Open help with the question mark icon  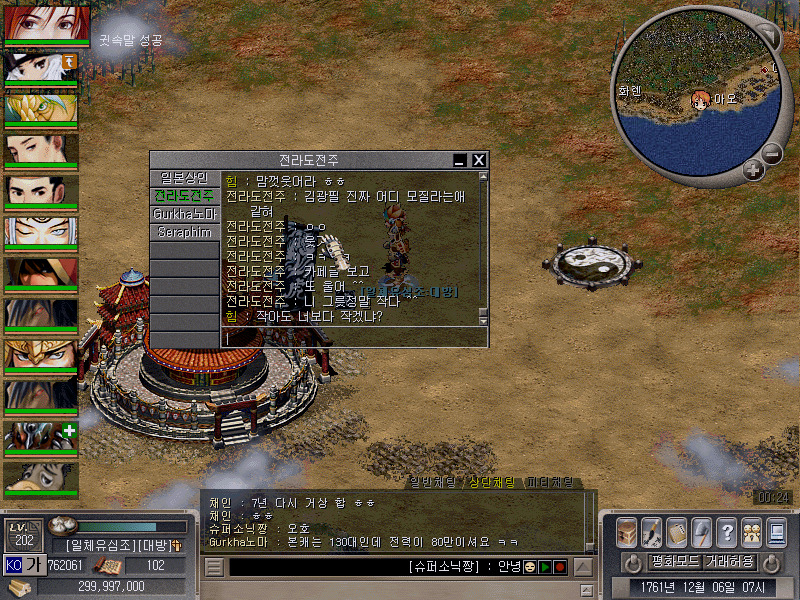[727, 531]
